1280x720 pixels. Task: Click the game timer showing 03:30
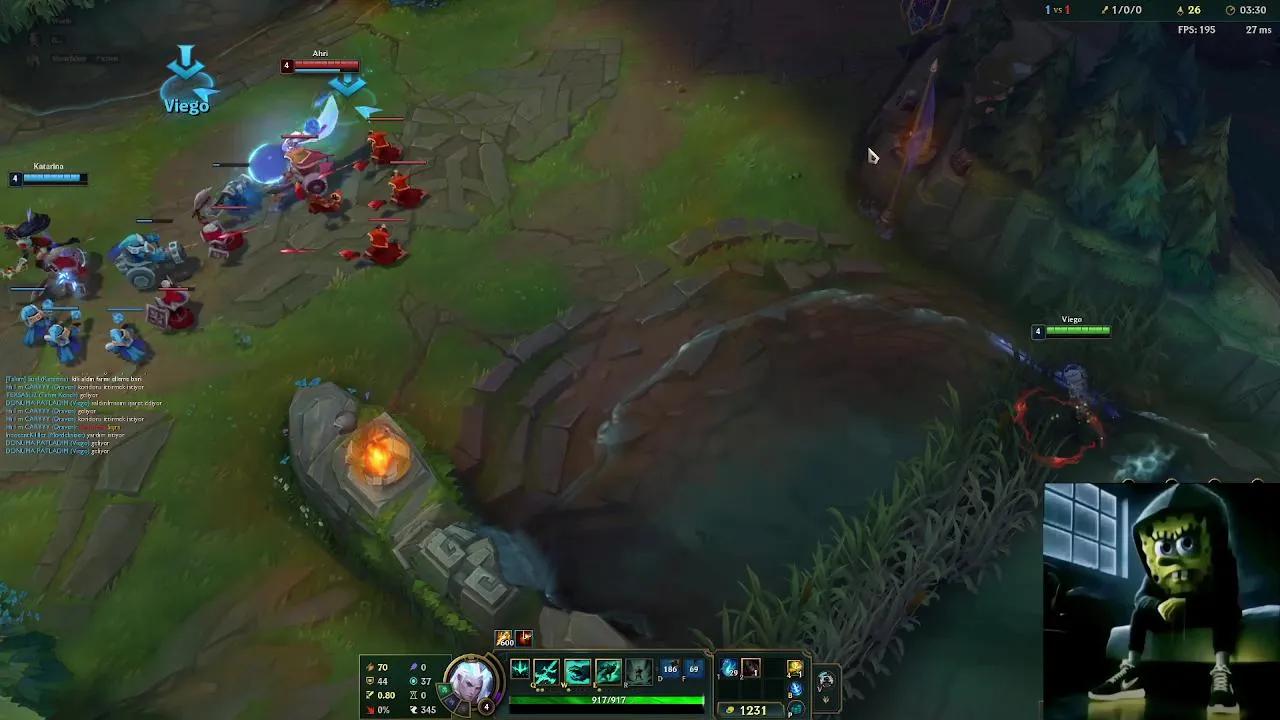click(x=1253, y=10)
